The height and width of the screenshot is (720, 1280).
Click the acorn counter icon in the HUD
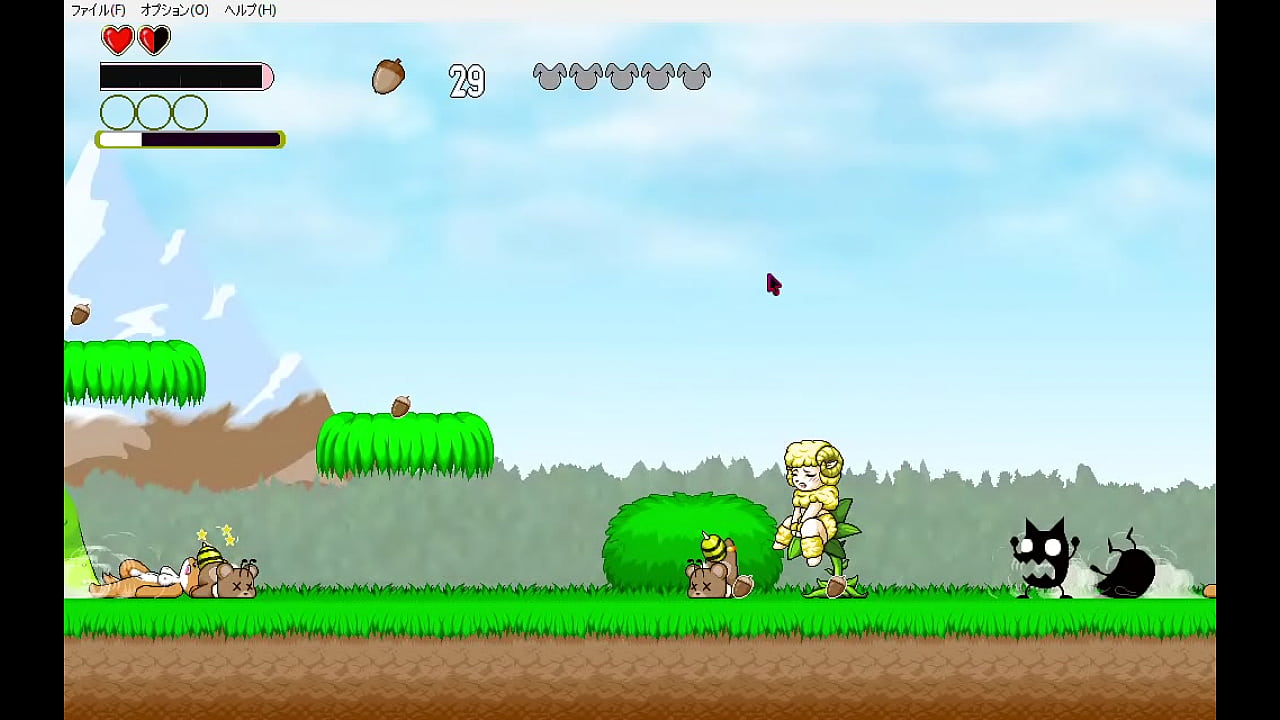tap(389, 77)
